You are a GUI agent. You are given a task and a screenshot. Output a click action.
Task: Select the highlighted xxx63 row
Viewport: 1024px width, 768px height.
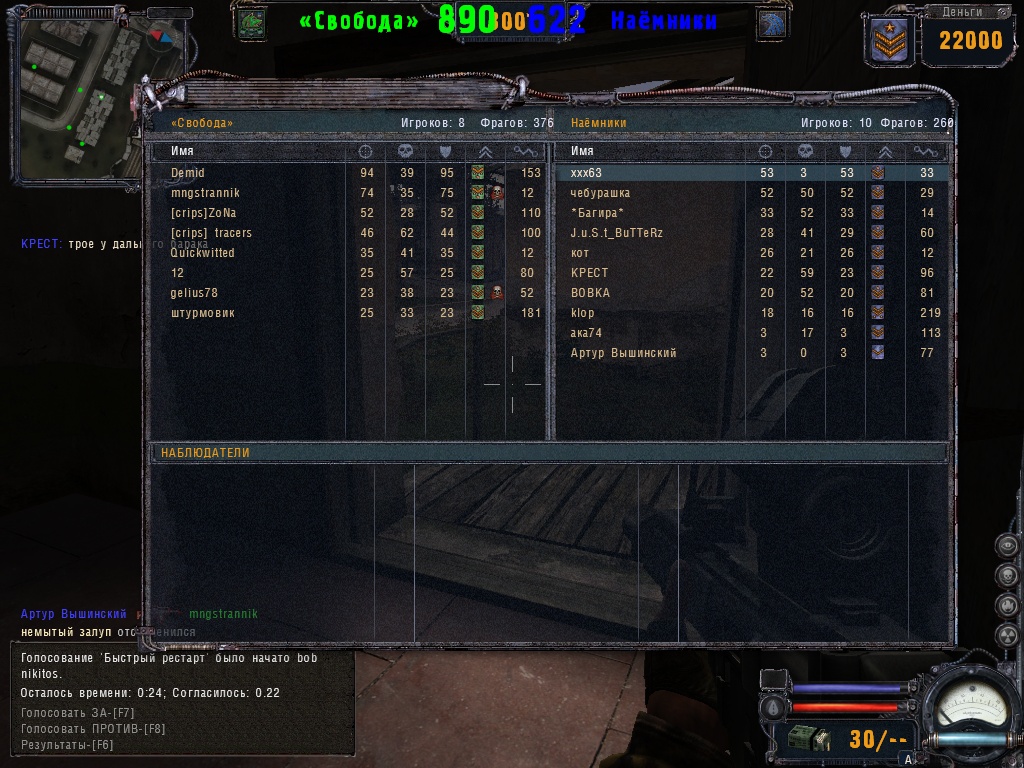click(586, 173)
